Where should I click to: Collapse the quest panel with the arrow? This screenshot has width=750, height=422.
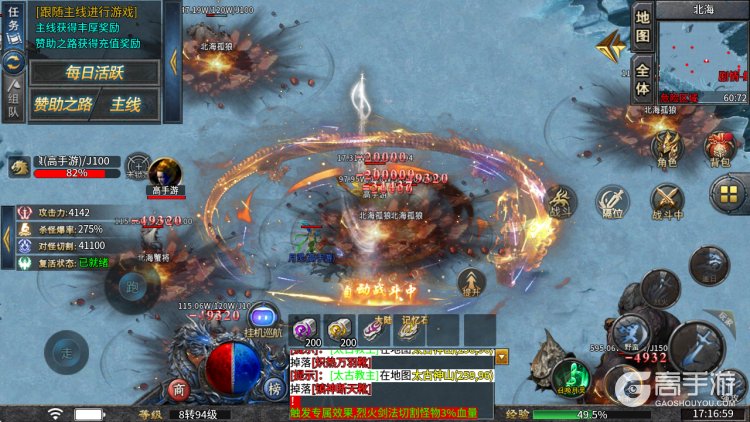(173, 61)
